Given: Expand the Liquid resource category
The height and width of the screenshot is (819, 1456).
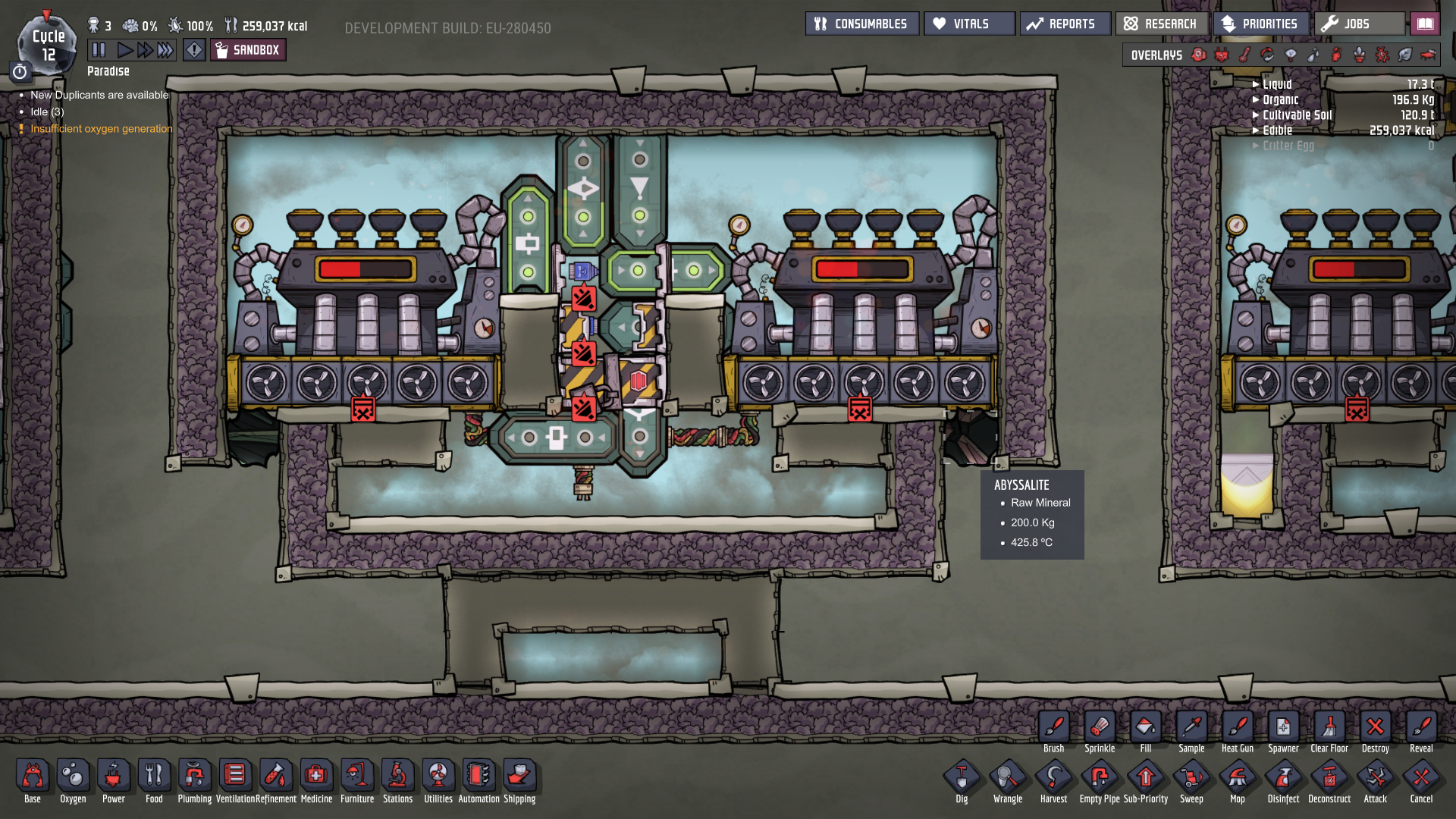Looking at the screenshot, I should click(x=1277, y=84).
